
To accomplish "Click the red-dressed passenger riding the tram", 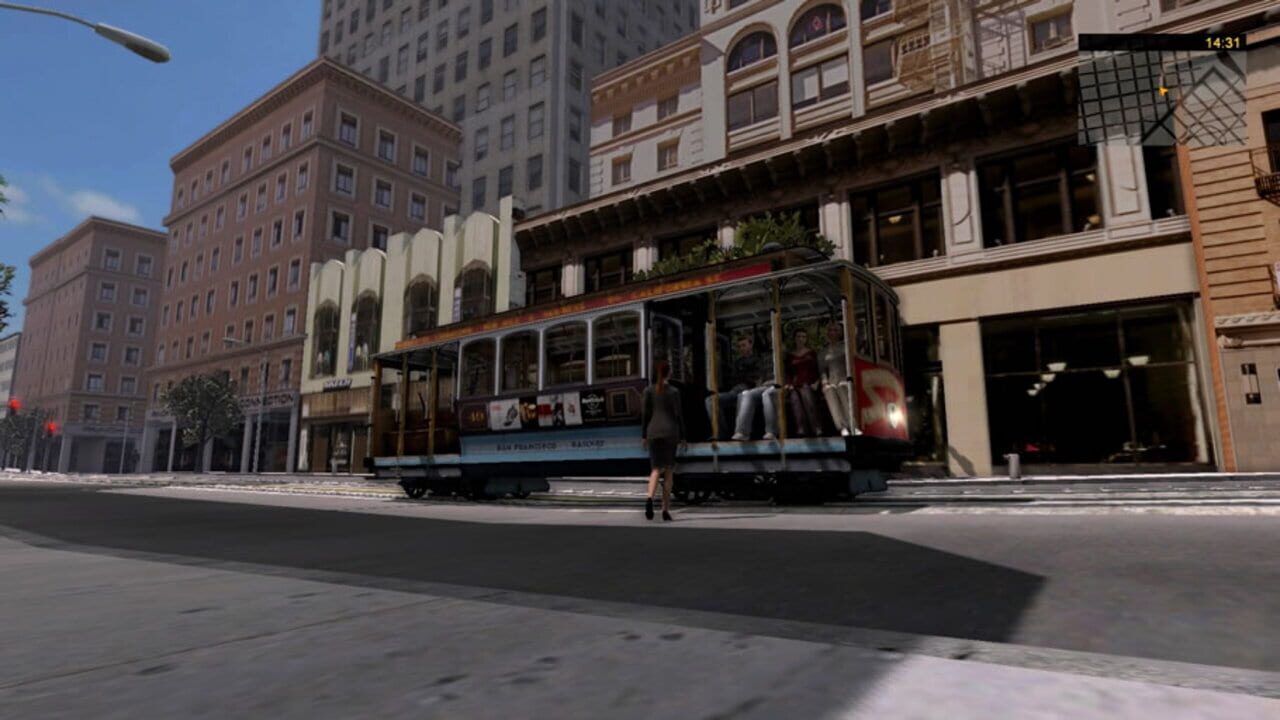I will (798, 360).
